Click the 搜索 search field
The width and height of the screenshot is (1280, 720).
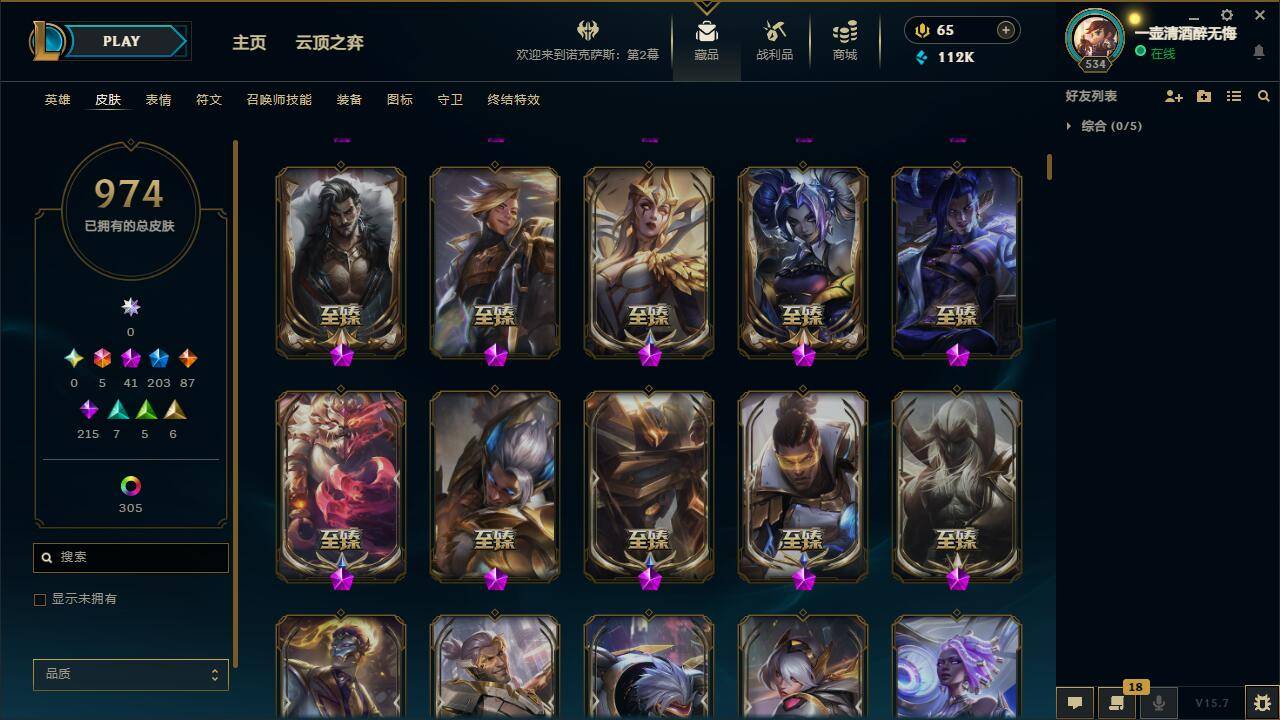130,557
